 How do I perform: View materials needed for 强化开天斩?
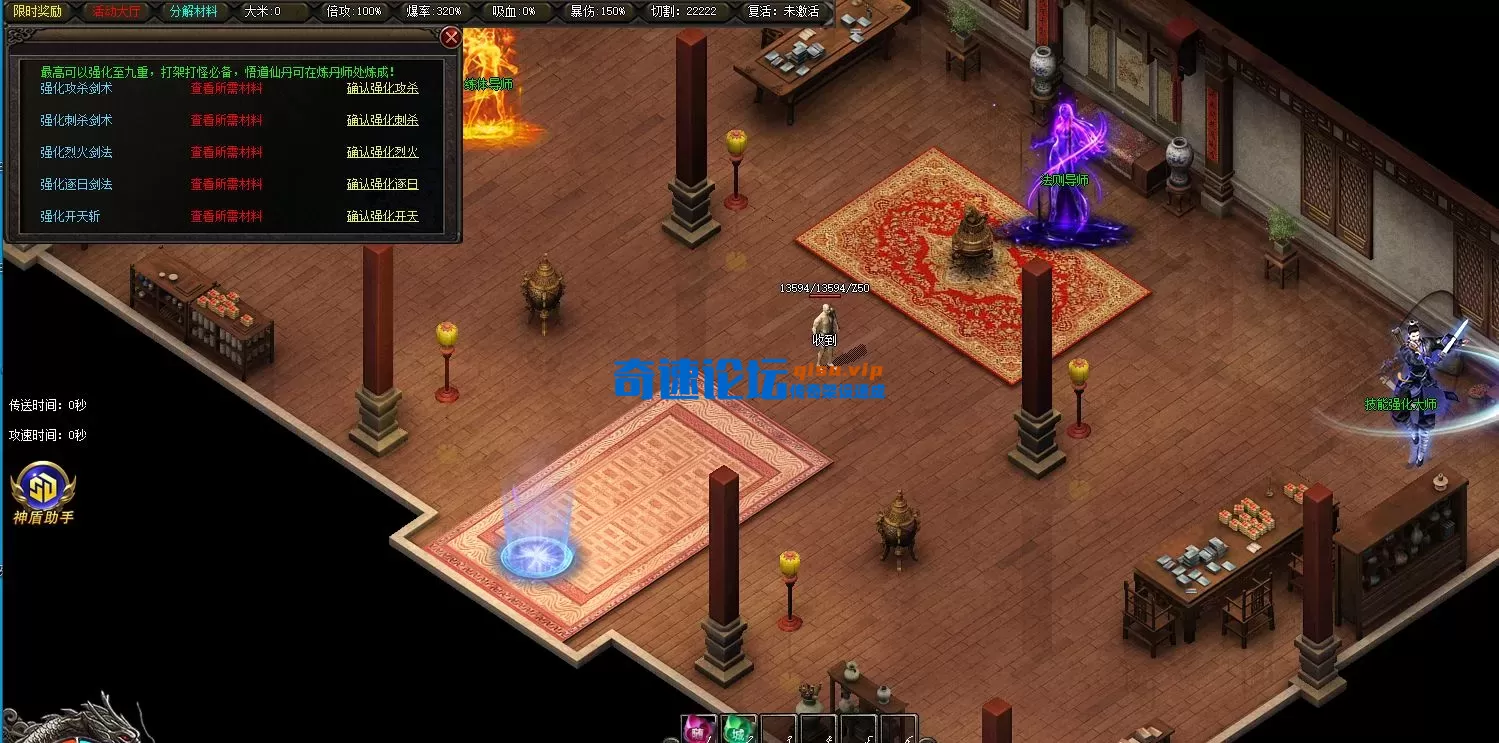(226, 216)
